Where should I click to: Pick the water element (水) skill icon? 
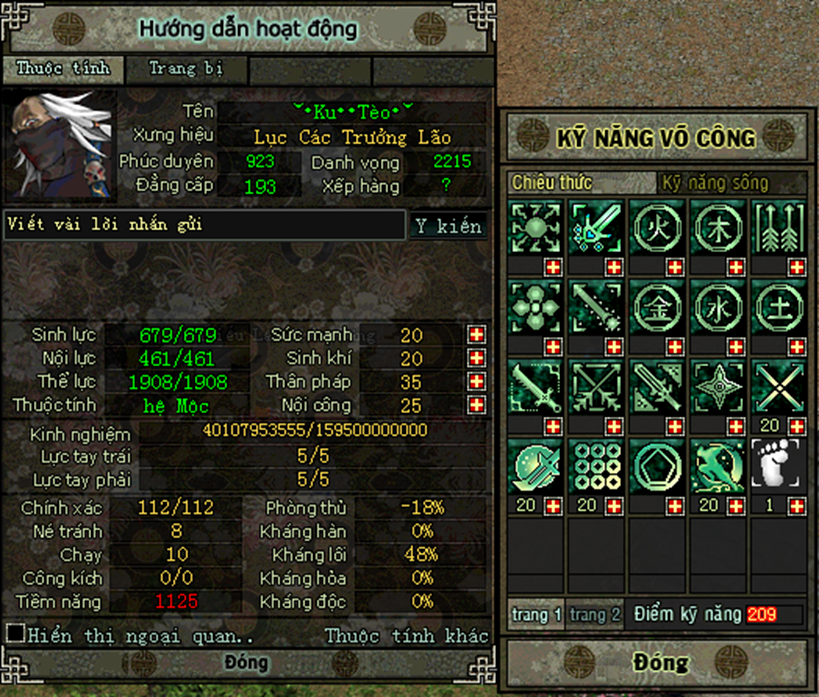(x=718, y=306)
